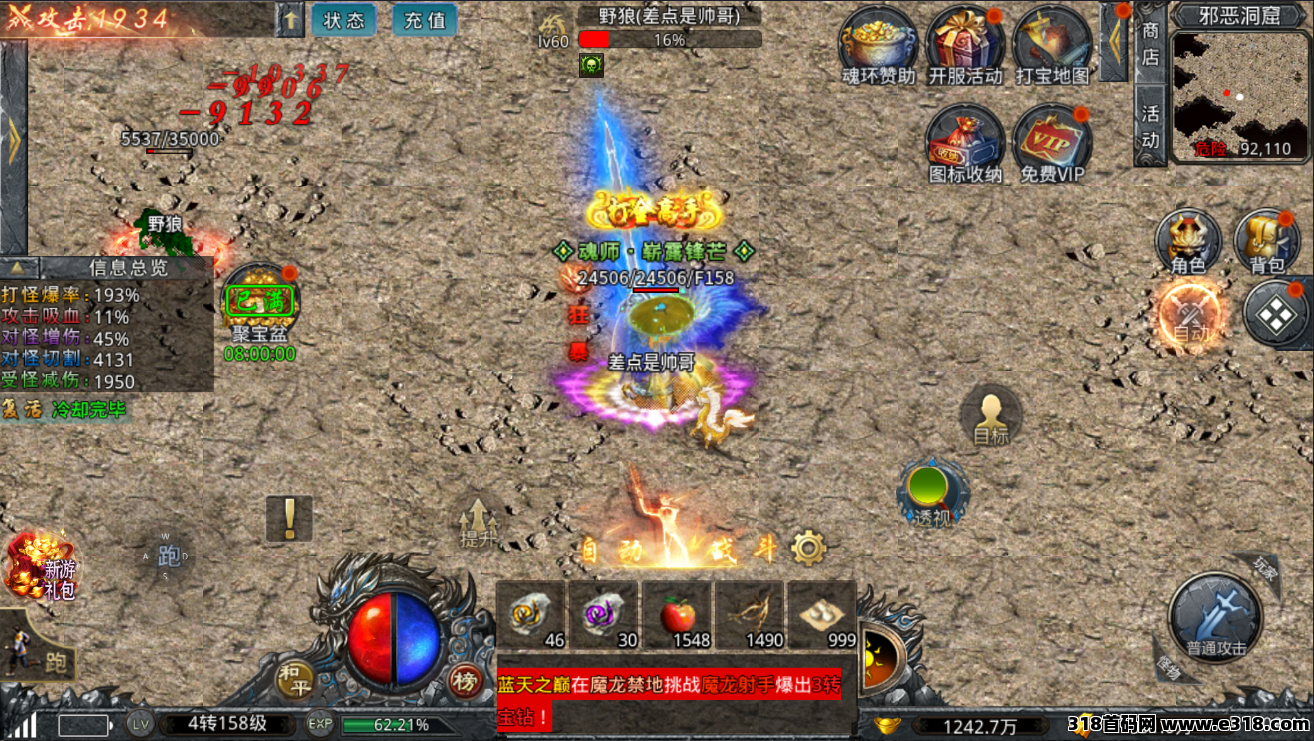Open the 新游礼包 gift pack
The image size is (1314, 741).
(x=40, y=565)
